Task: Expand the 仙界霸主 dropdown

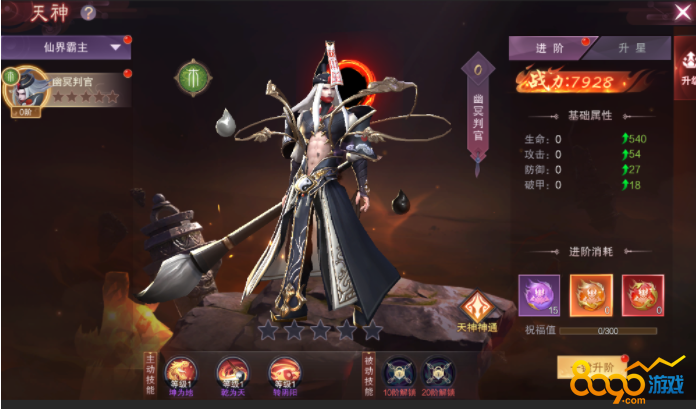Action: click(x=66, y=46)
